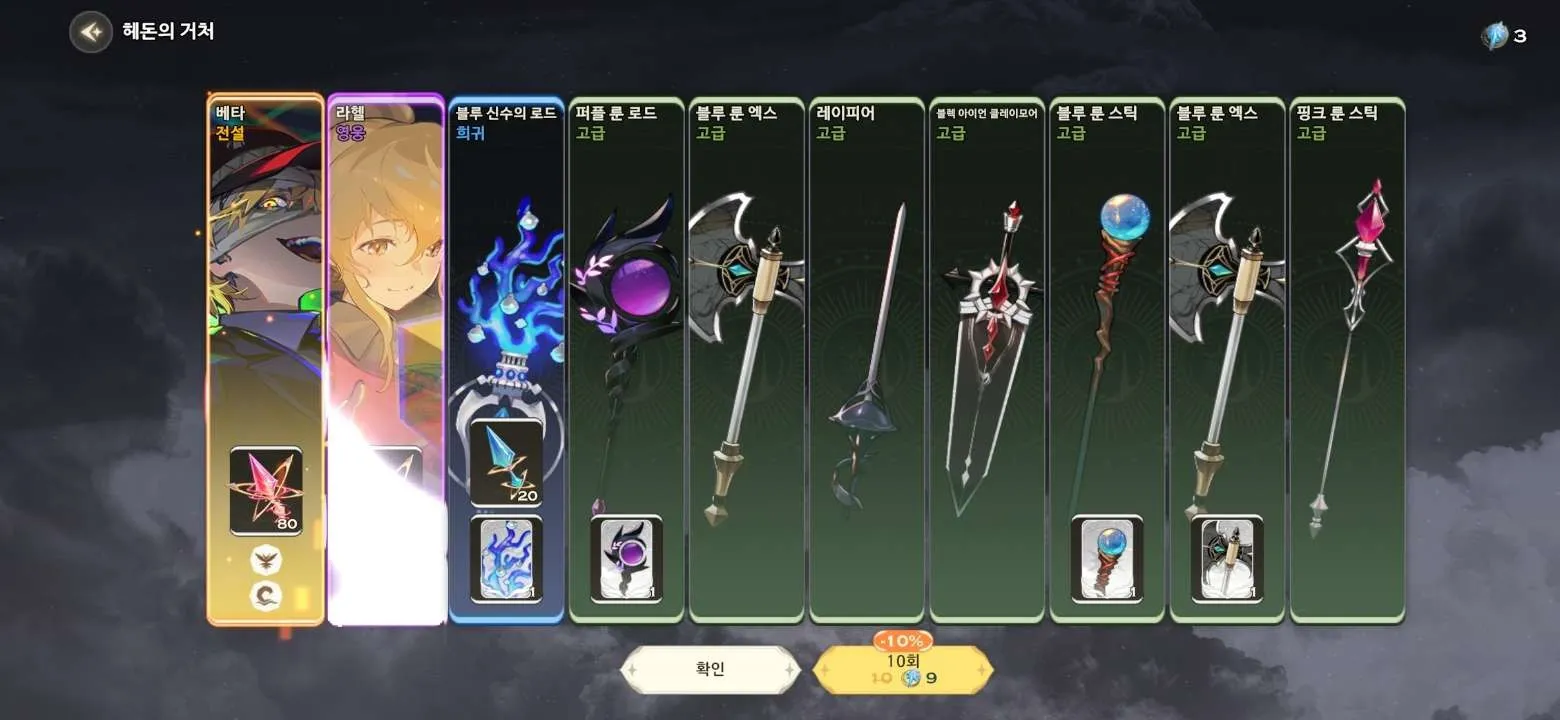Pick the 블루 룬 스틱 card

(1107, 360)
